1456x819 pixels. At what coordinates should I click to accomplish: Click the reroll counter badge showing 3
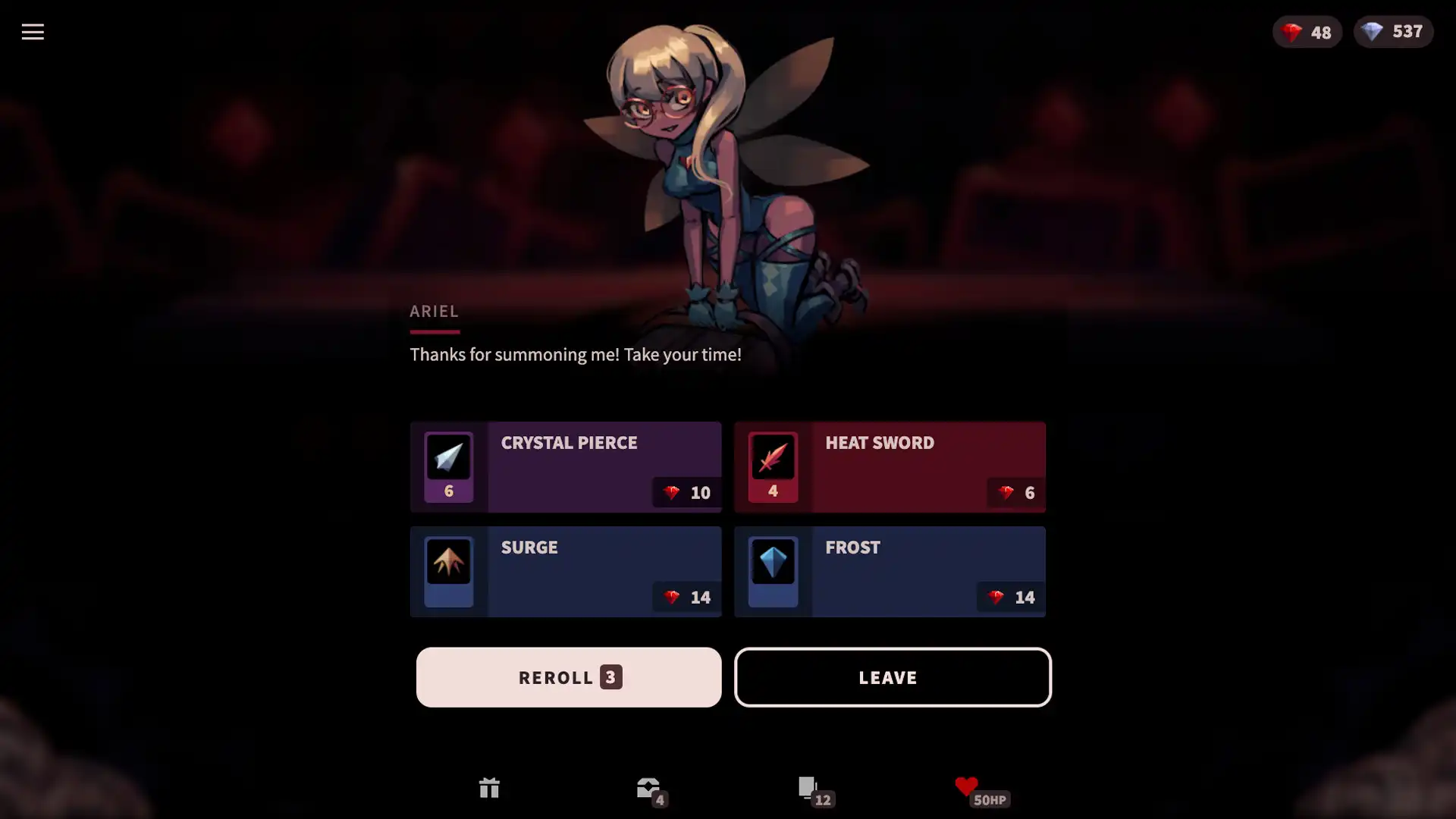(x=610, y=677)
